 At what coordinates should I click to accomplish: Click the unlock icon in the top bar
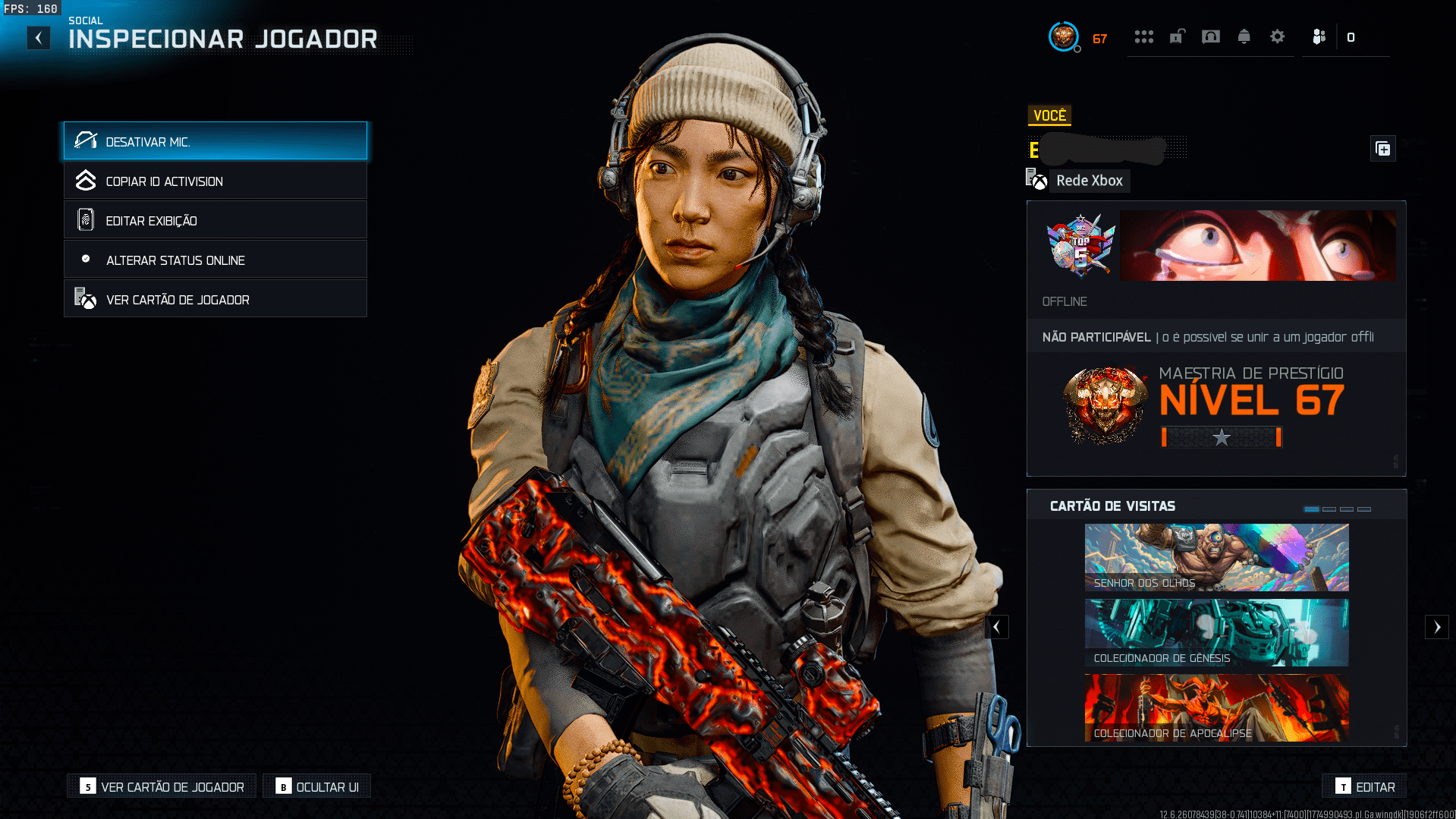[x=1177, y=36]
